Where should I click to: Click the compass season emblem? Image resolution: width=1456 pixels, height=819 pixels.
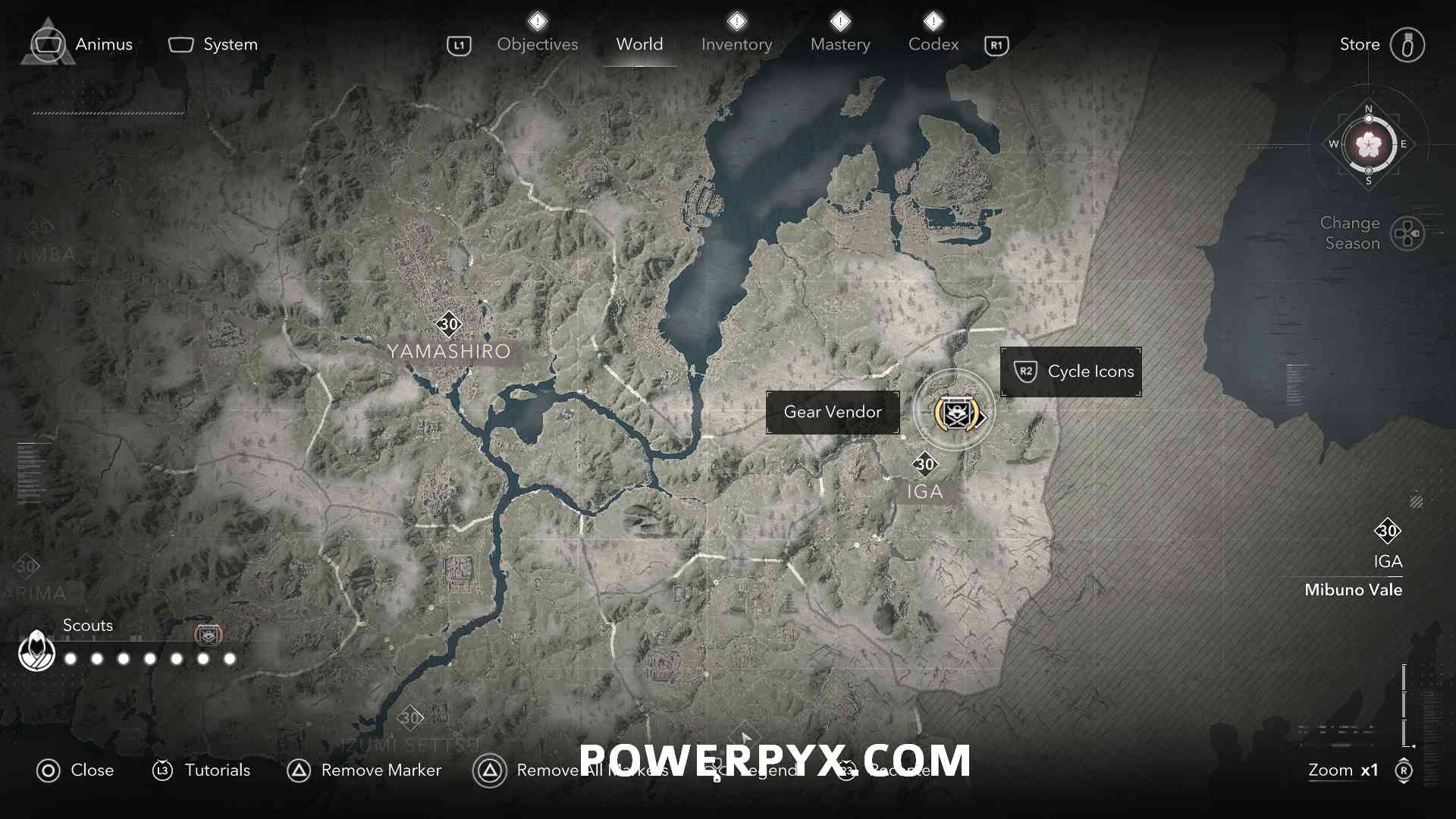pyautogui.click(x=1369, y=144)
